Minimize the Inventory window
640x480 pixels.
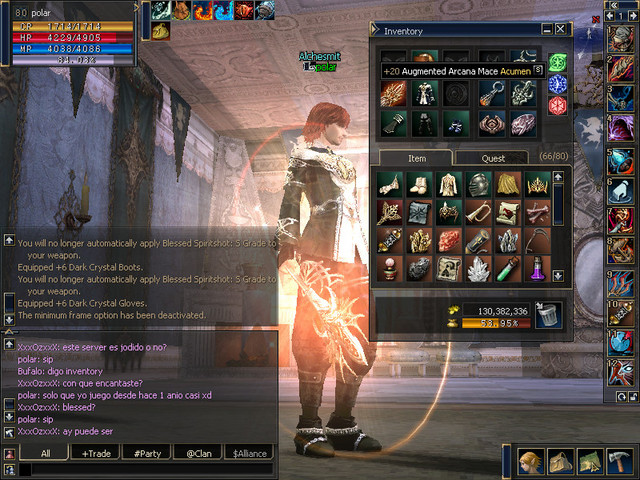pyautogui.click(x=546, y=30)
